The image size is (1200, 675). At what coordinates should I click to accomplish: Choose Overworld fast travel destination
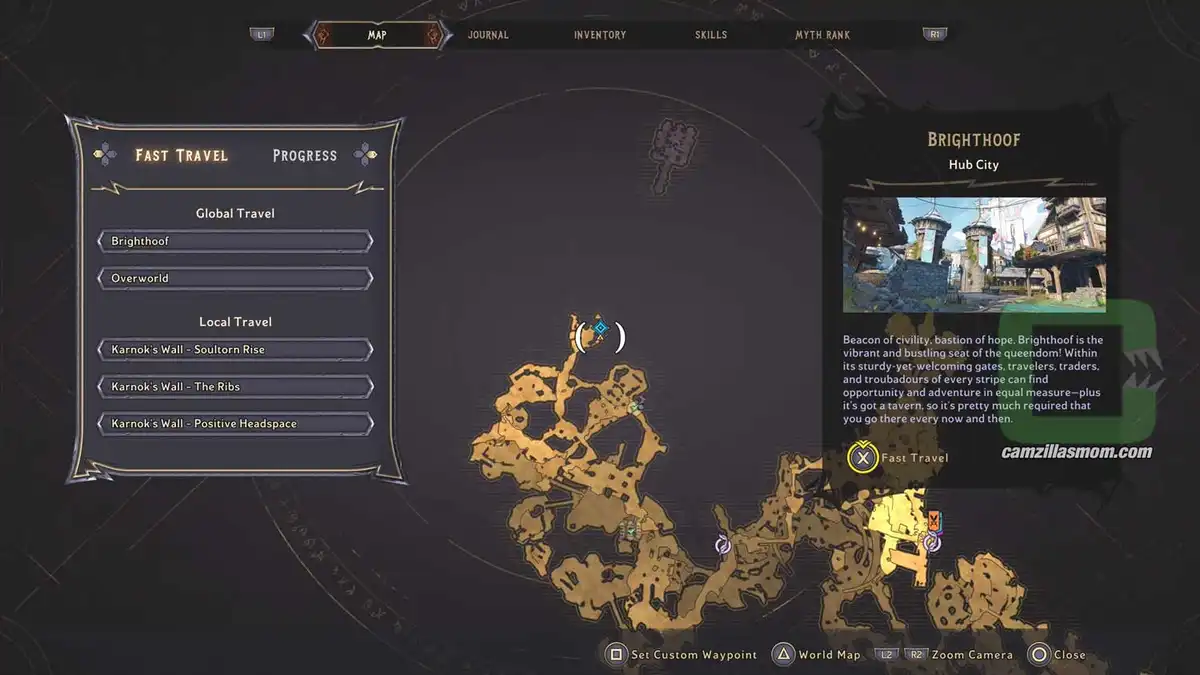coord(235,278)
